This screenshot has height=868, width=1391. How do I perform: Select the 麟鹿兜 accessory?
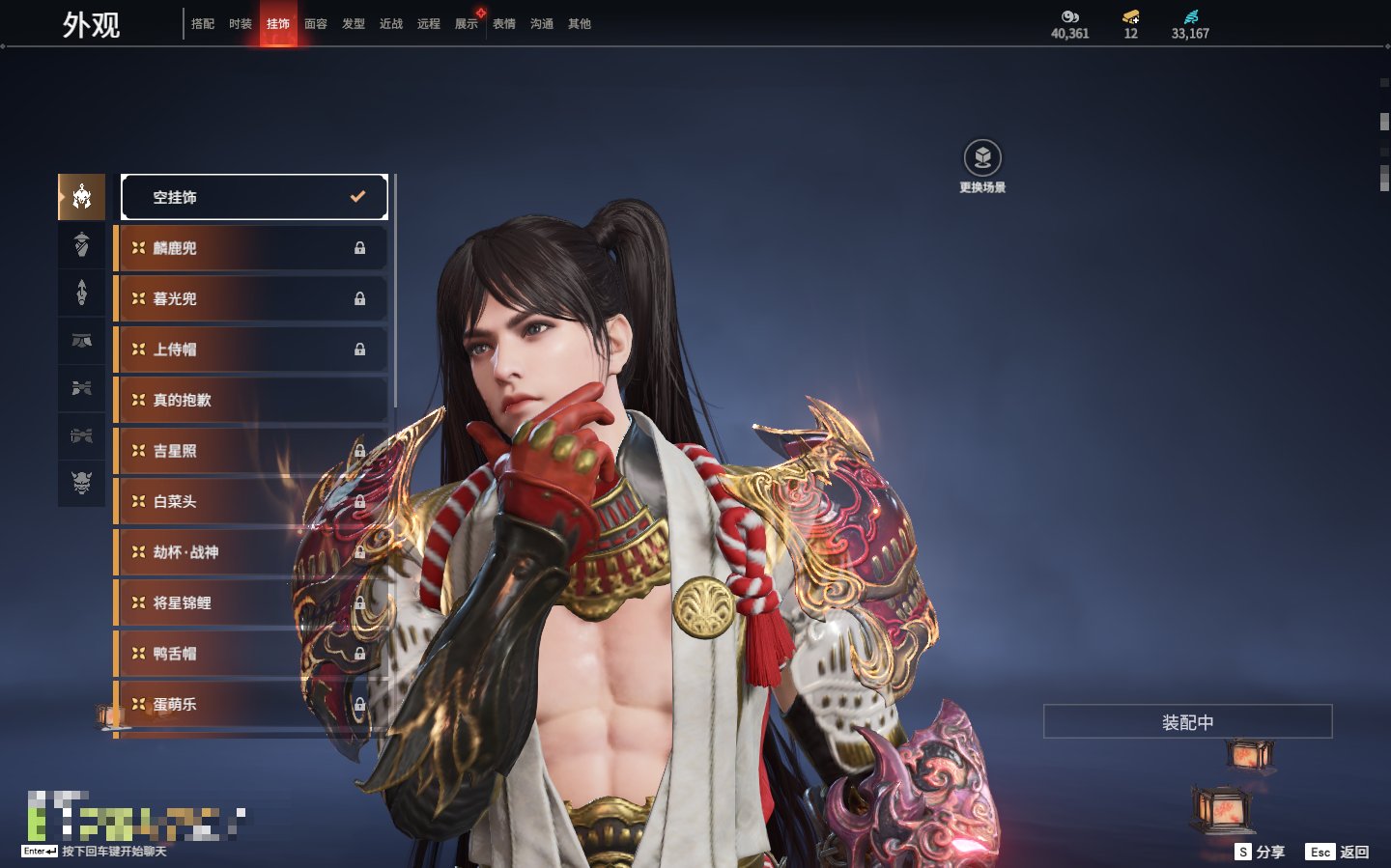pos(251,248)
